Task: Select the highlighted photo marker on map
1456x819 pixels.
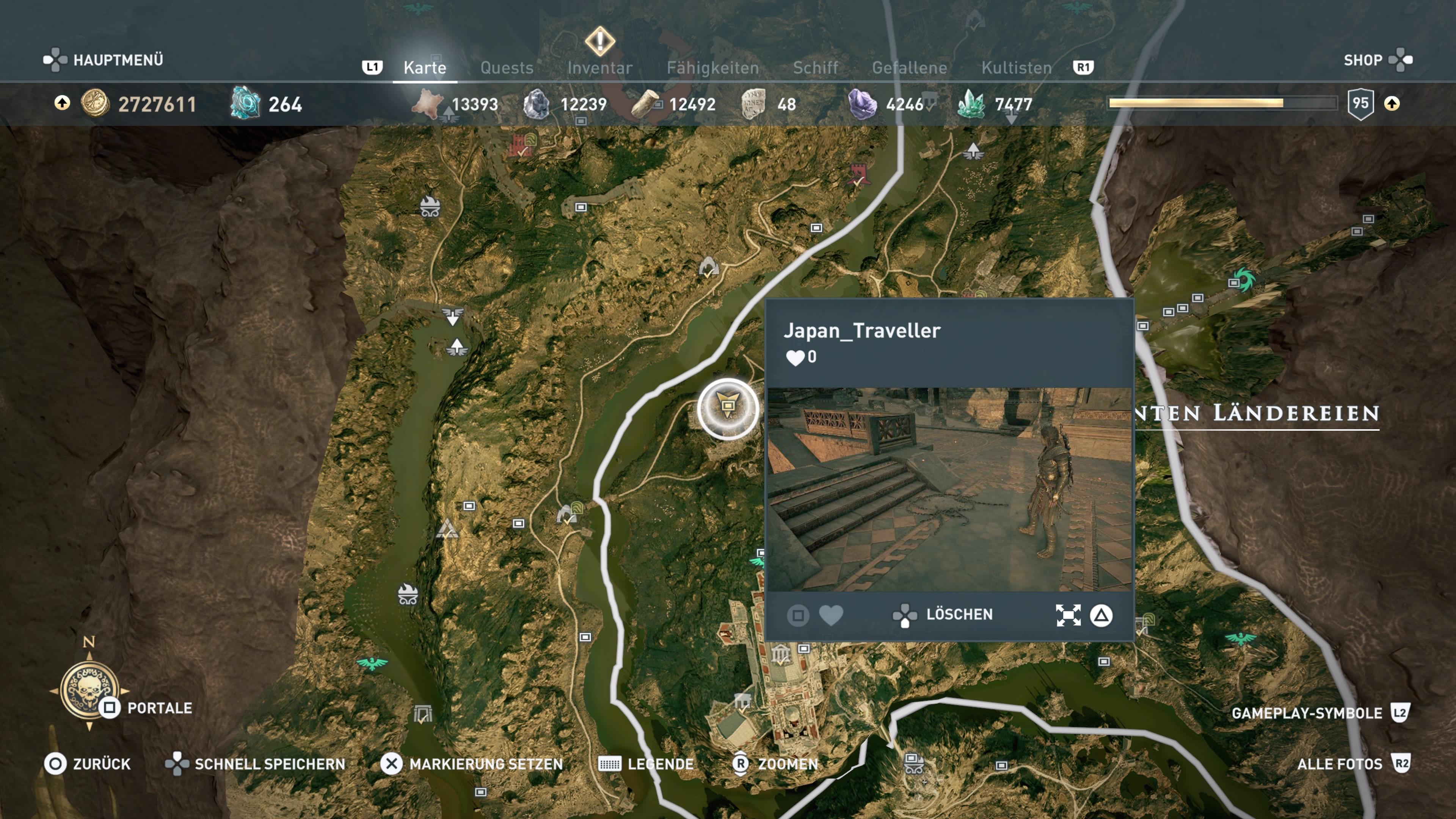Action: click(728, 408)
